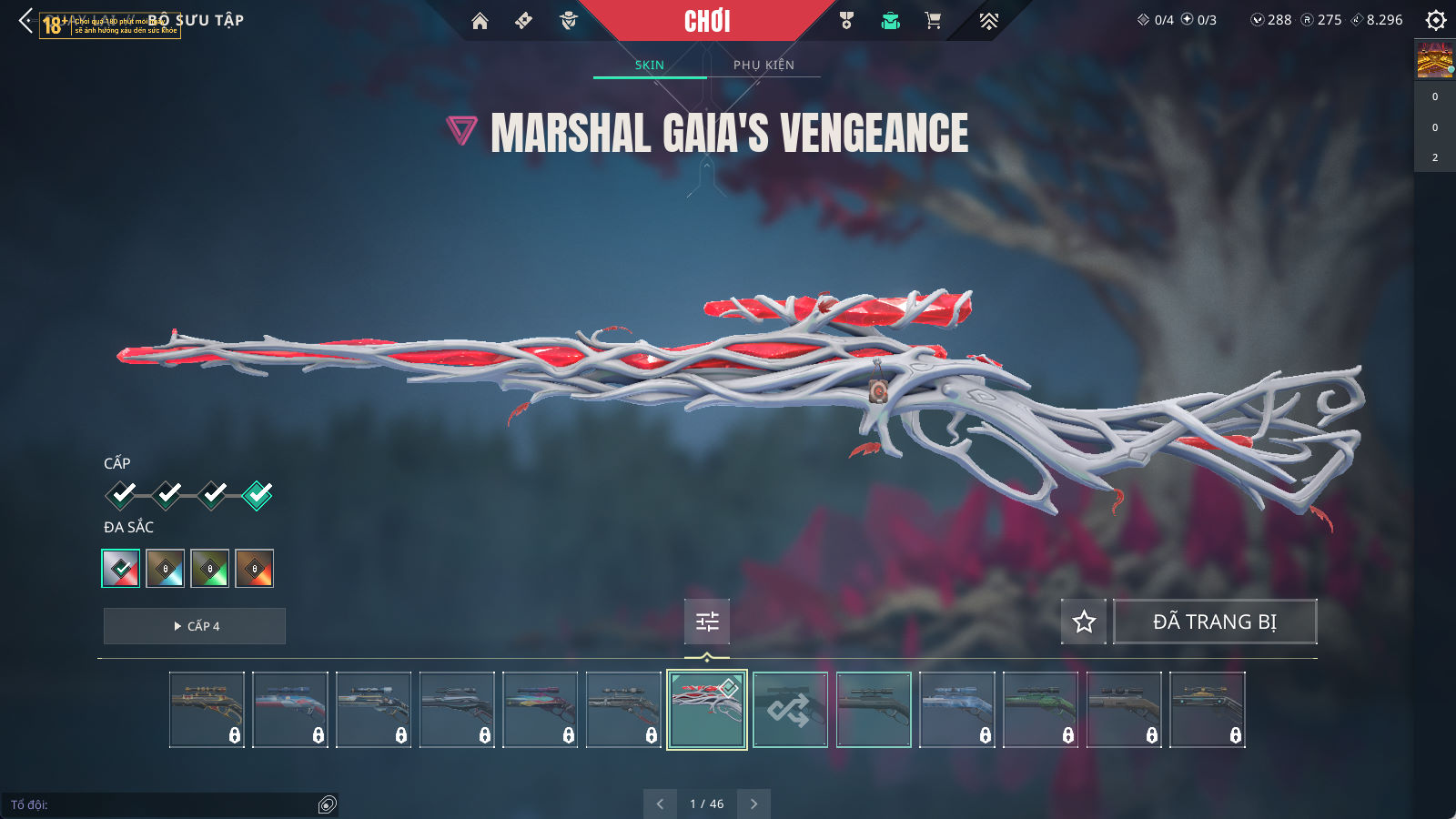Open the skin filter sliders button

707,622
